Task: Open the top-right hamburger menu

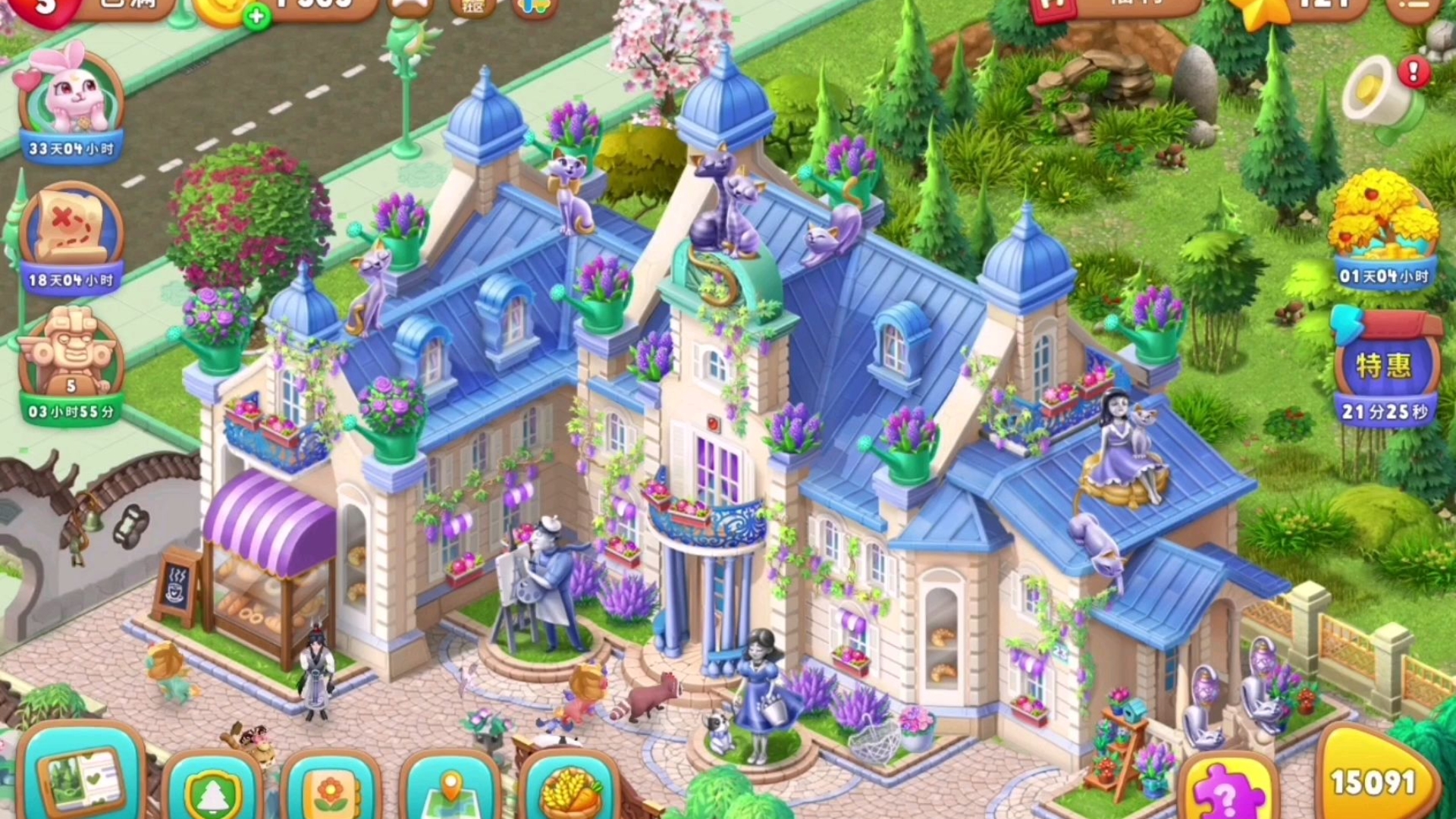Action: tap(1412, 8)
